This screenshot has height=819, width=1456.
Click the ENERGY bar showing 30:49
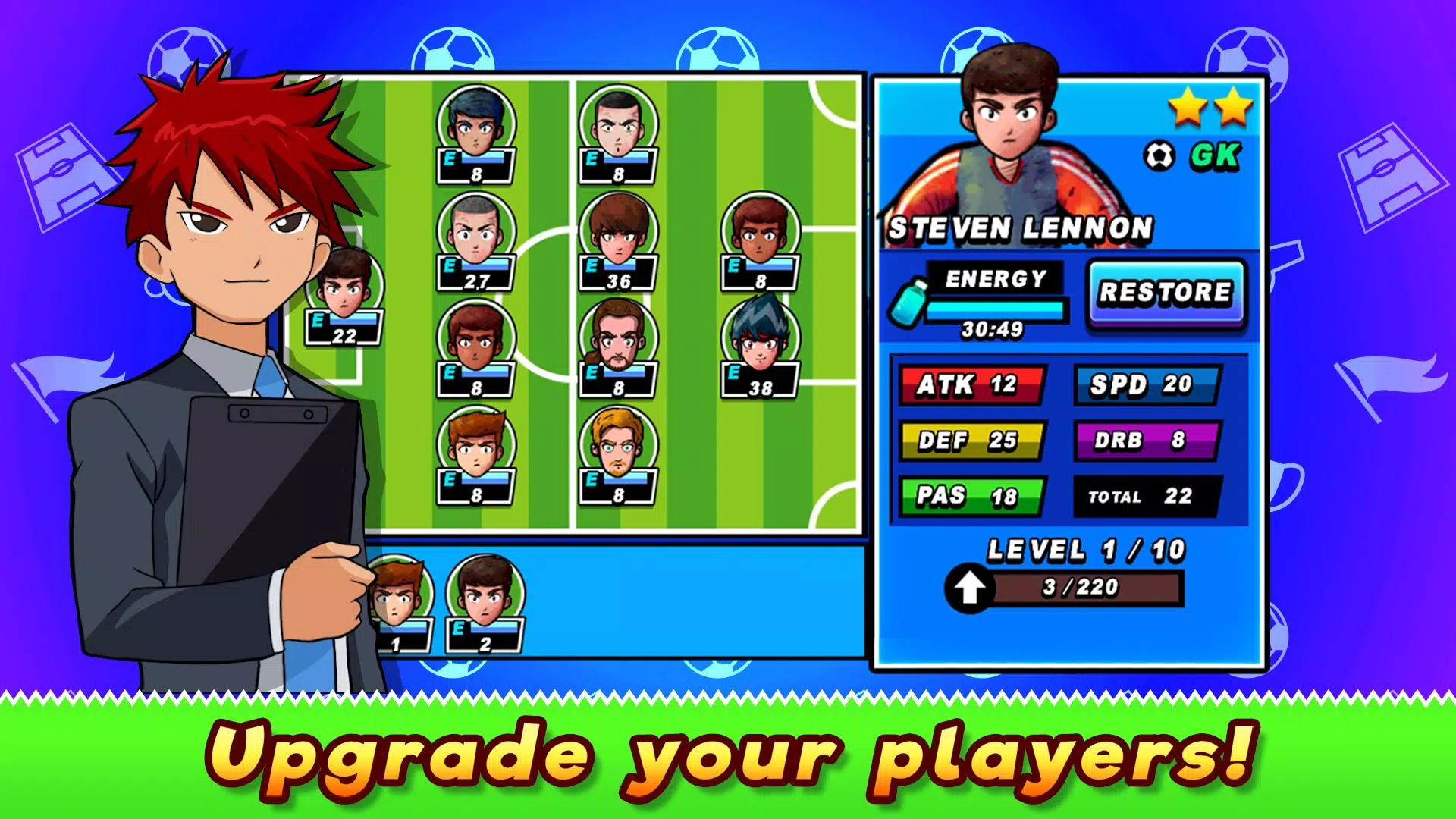pos(997,307)
